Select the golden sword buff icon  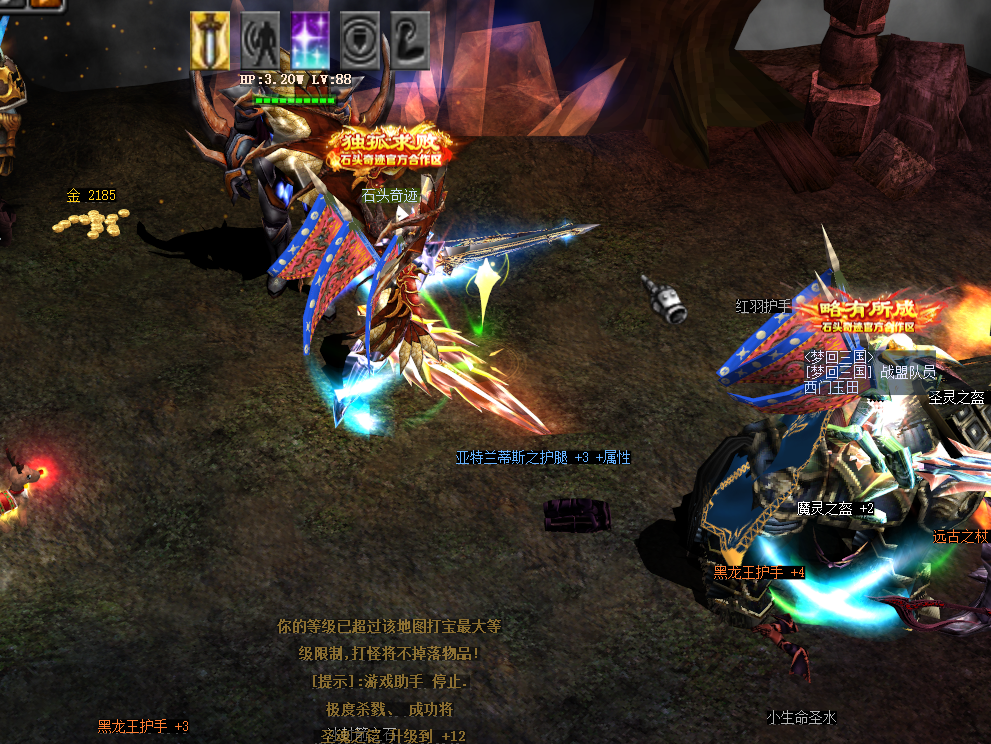point(210,41)
